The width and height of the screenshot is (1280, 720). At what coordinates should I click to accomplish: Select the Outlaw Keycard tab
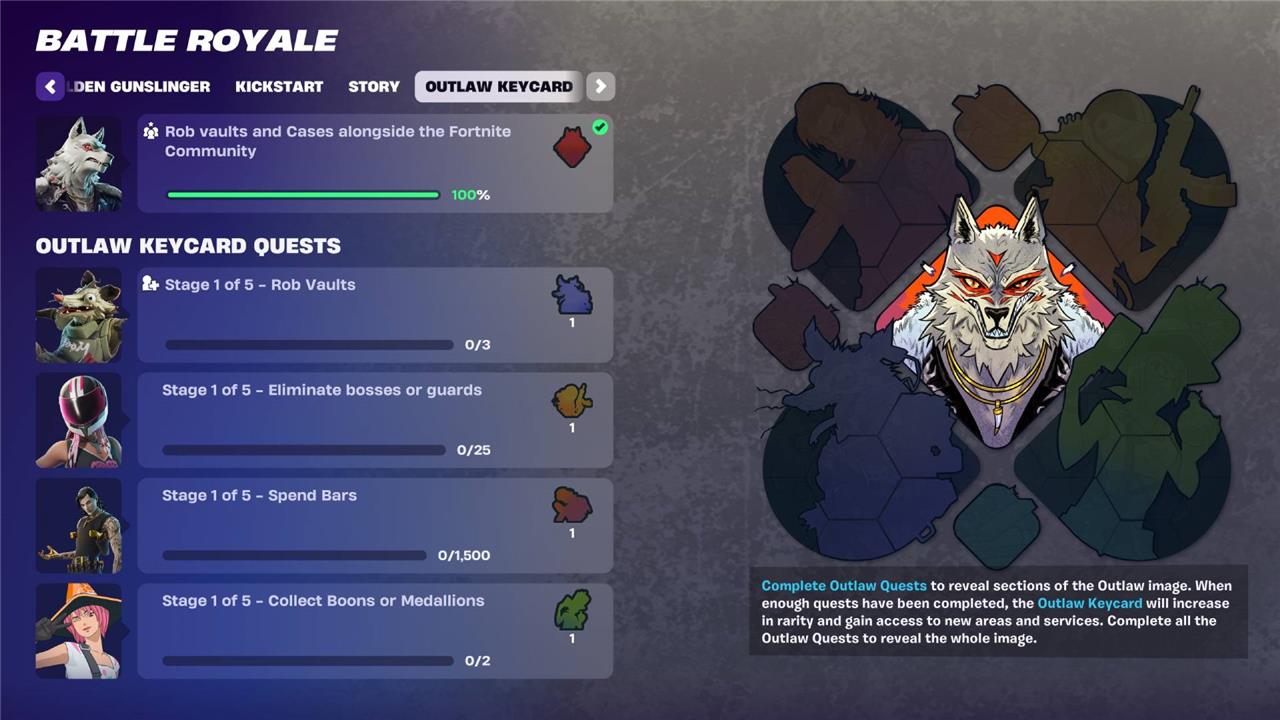498,87
